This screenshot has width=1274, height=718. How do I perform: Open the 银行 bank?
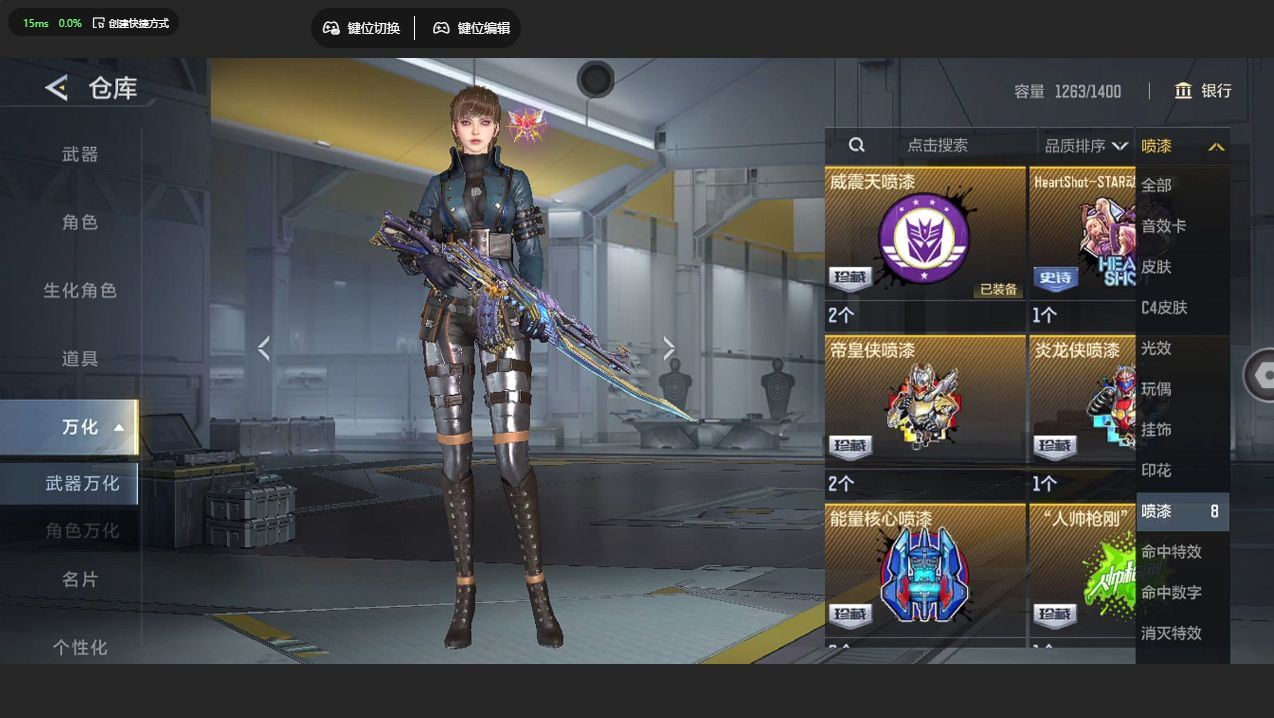point(1203,91)
